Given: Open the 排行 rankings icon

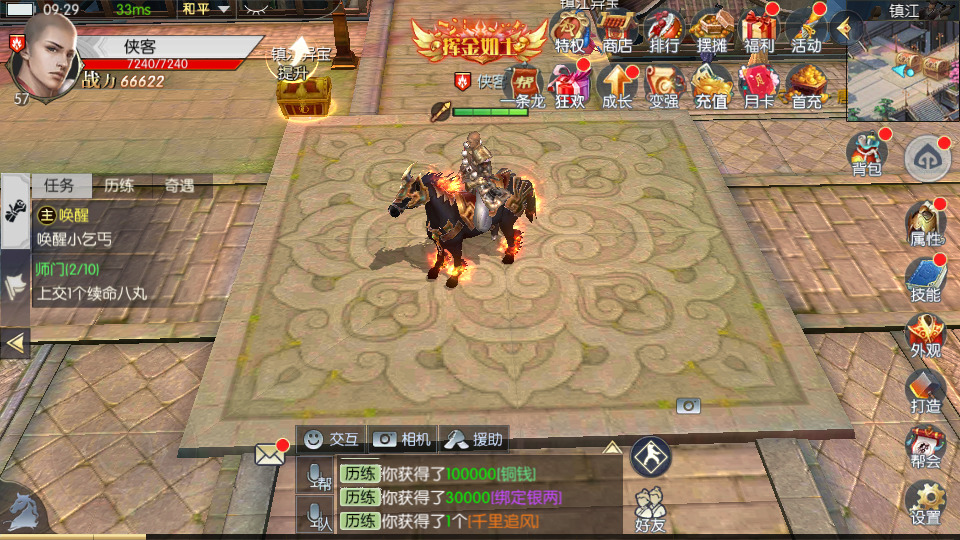Looking at the screenshot, I should 663,32.
